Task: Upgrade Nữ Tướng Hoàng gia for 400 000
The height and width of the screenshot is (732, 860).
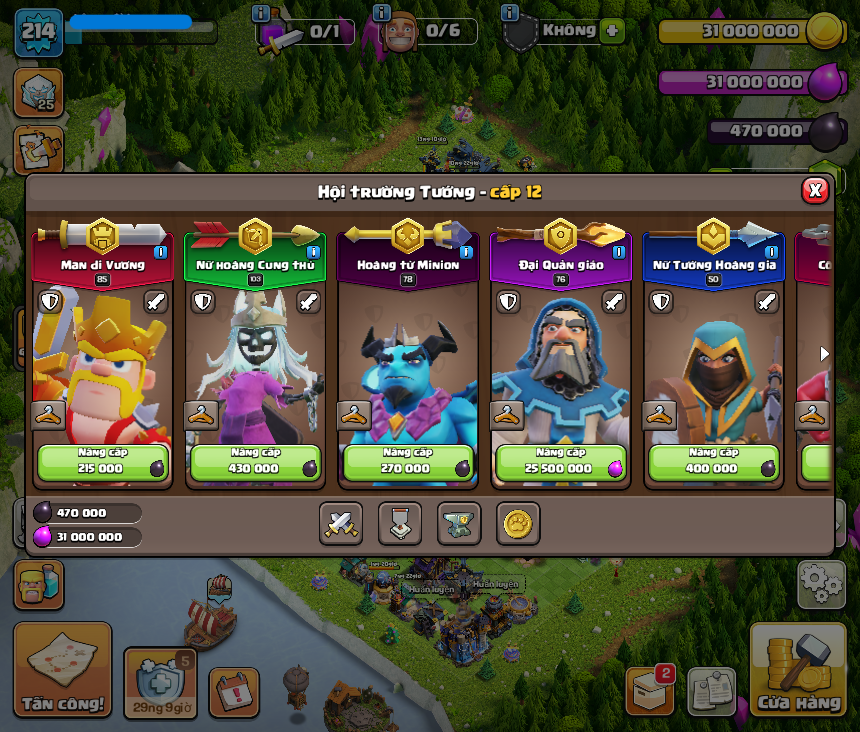Action: coord(713,463)
